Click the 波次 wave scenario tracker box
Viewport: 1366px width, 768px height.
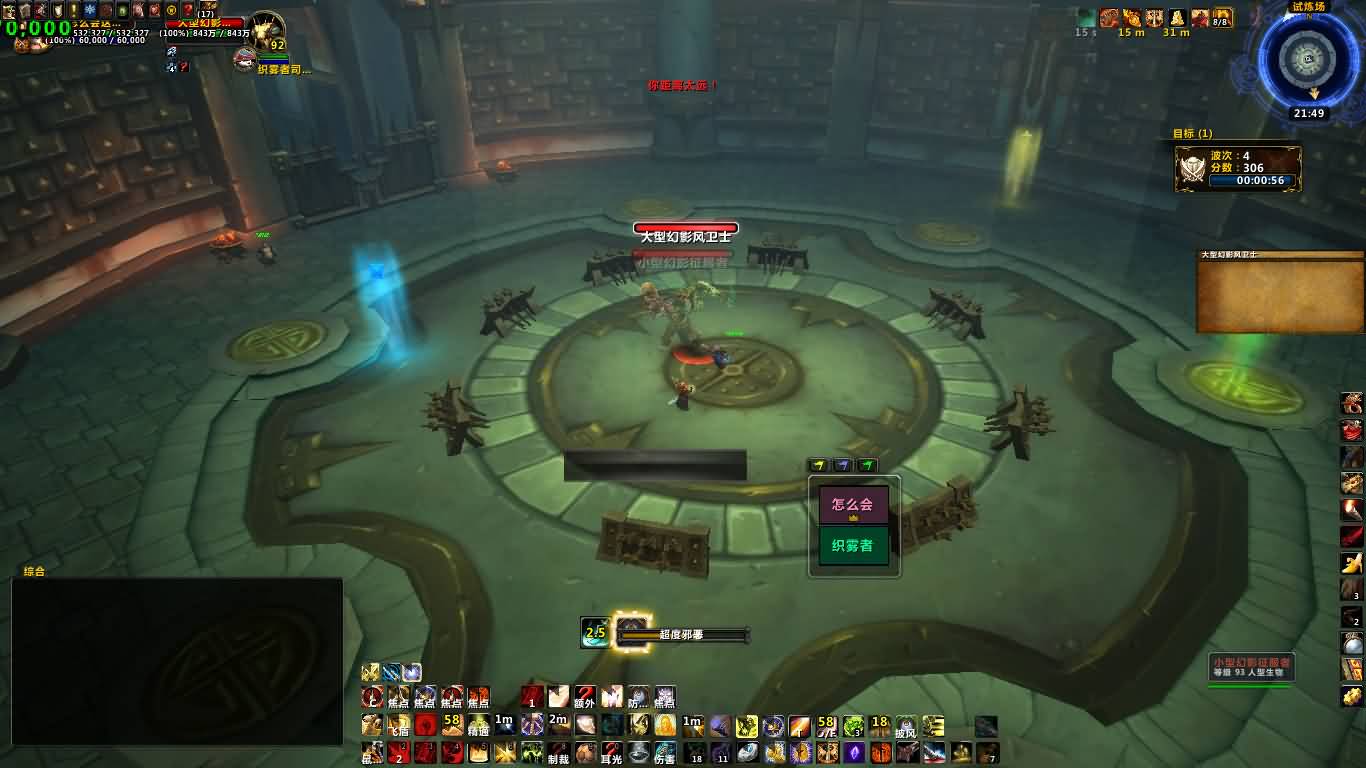(x=1238, y=168)
